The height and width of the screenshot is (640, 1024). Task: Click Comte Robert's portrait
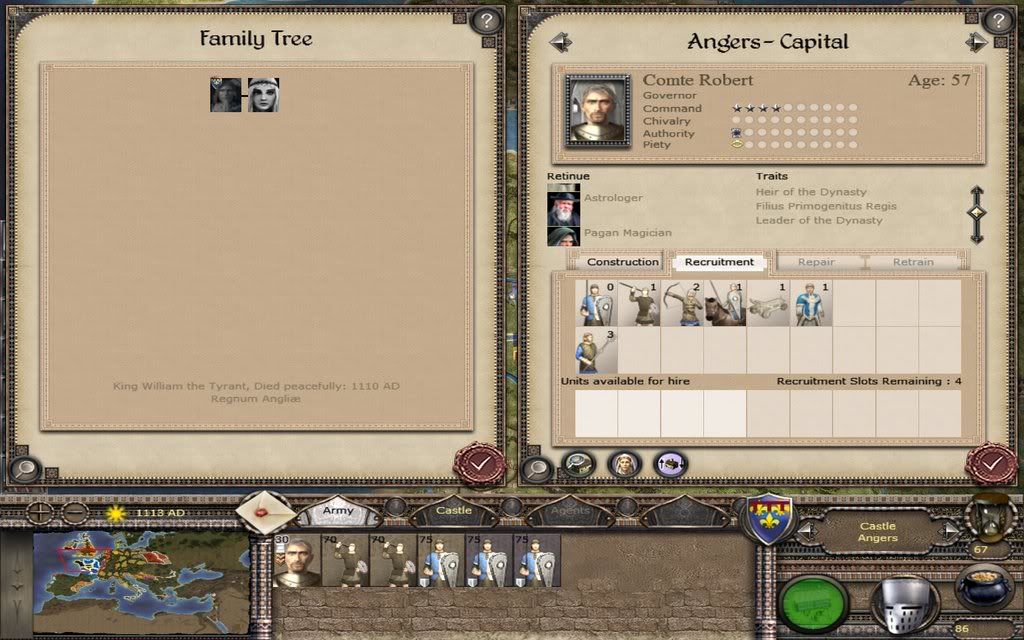(x=597, y=109)
